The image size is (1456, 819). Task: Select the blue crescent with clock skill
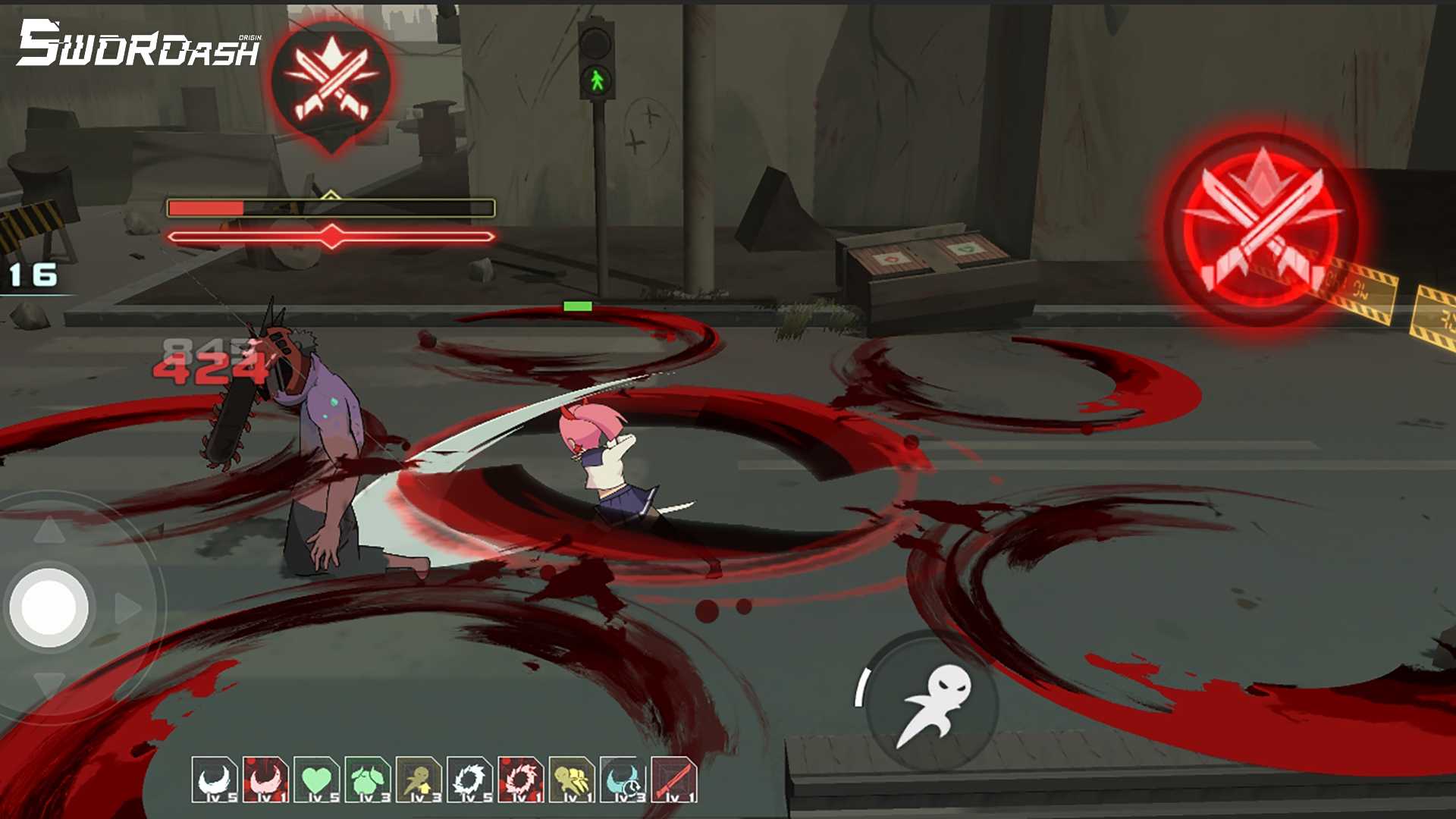[x=623, y=780]
